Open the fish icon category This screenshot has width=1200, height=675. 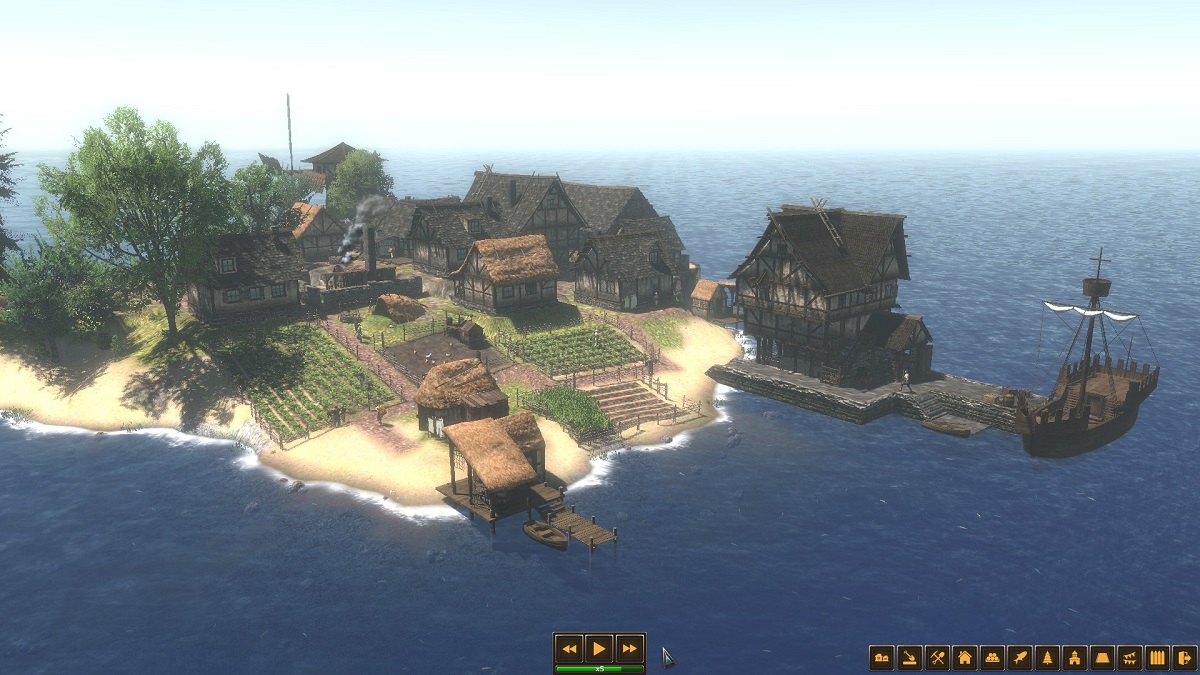(x=1019, y=657)
